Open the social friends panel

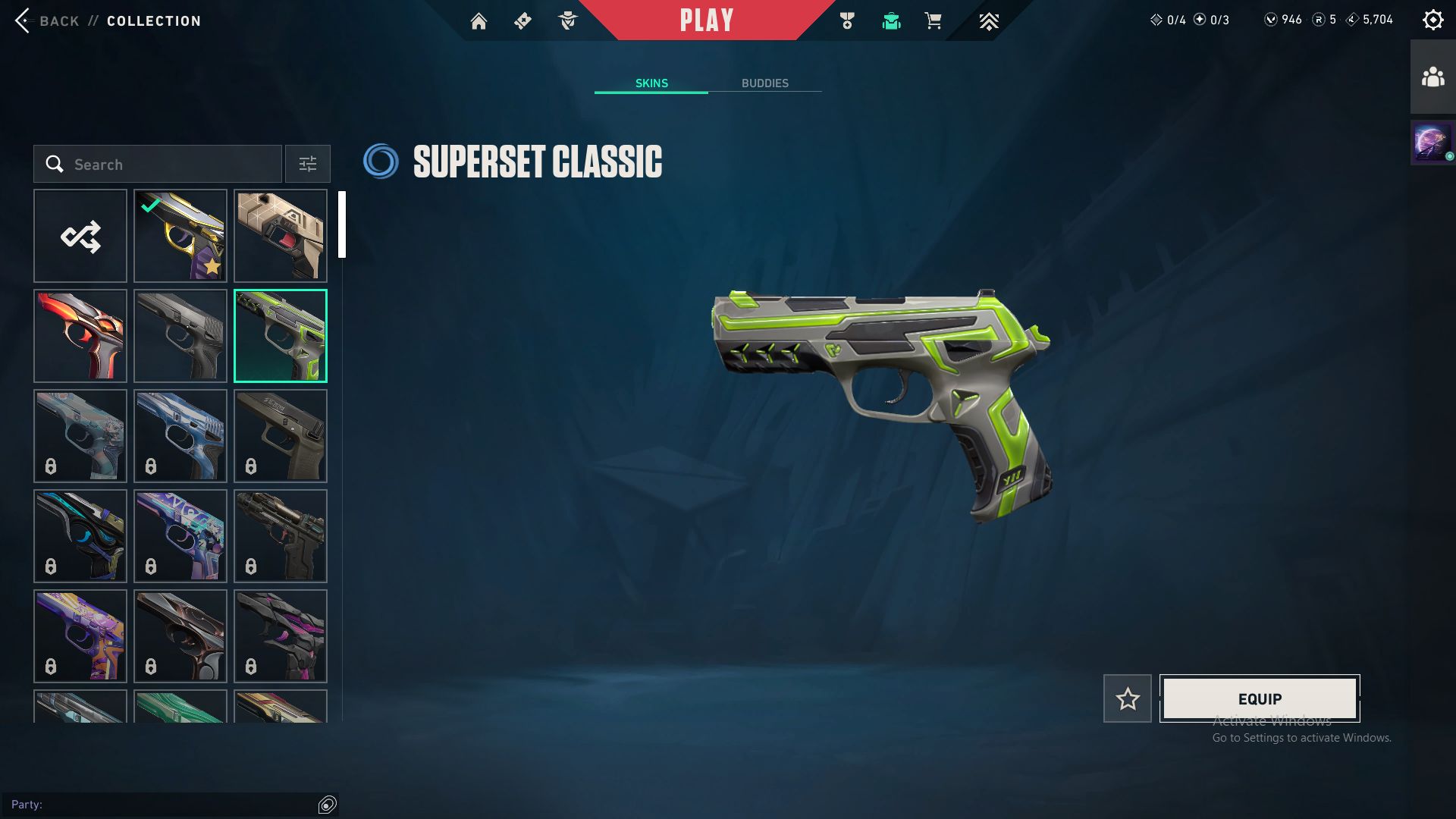(1432, 77)
